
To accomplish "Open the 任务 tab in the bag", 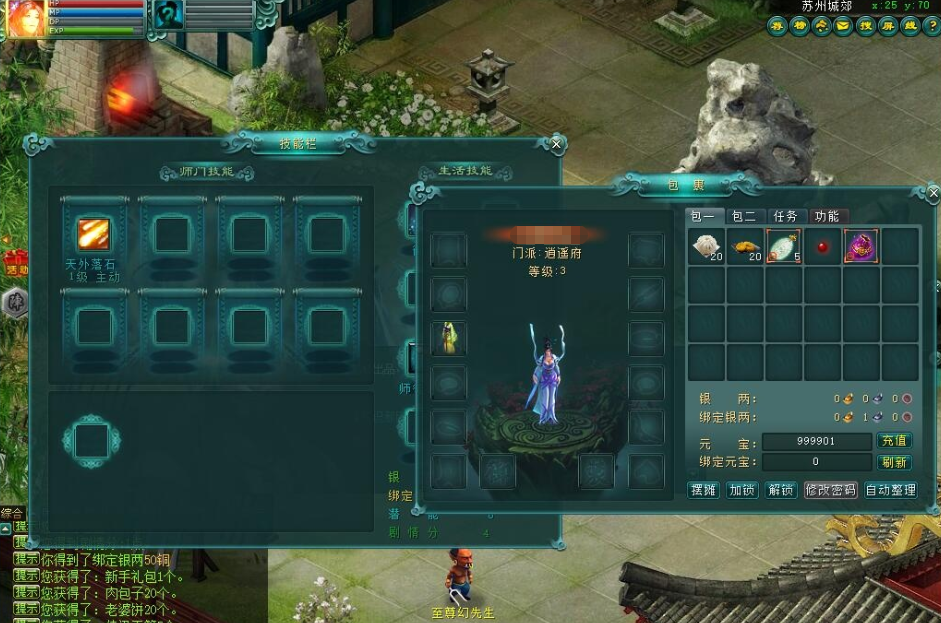I will tap(785, 216).
